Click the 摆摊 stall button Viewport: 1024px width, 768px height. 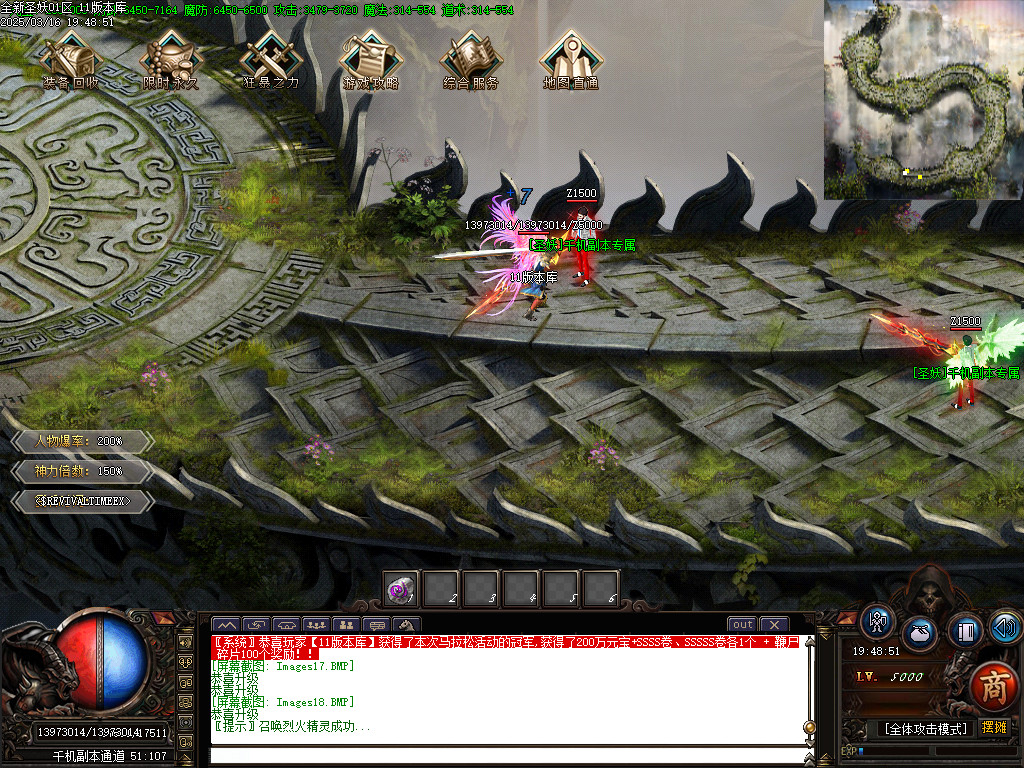tap(994, 728)
